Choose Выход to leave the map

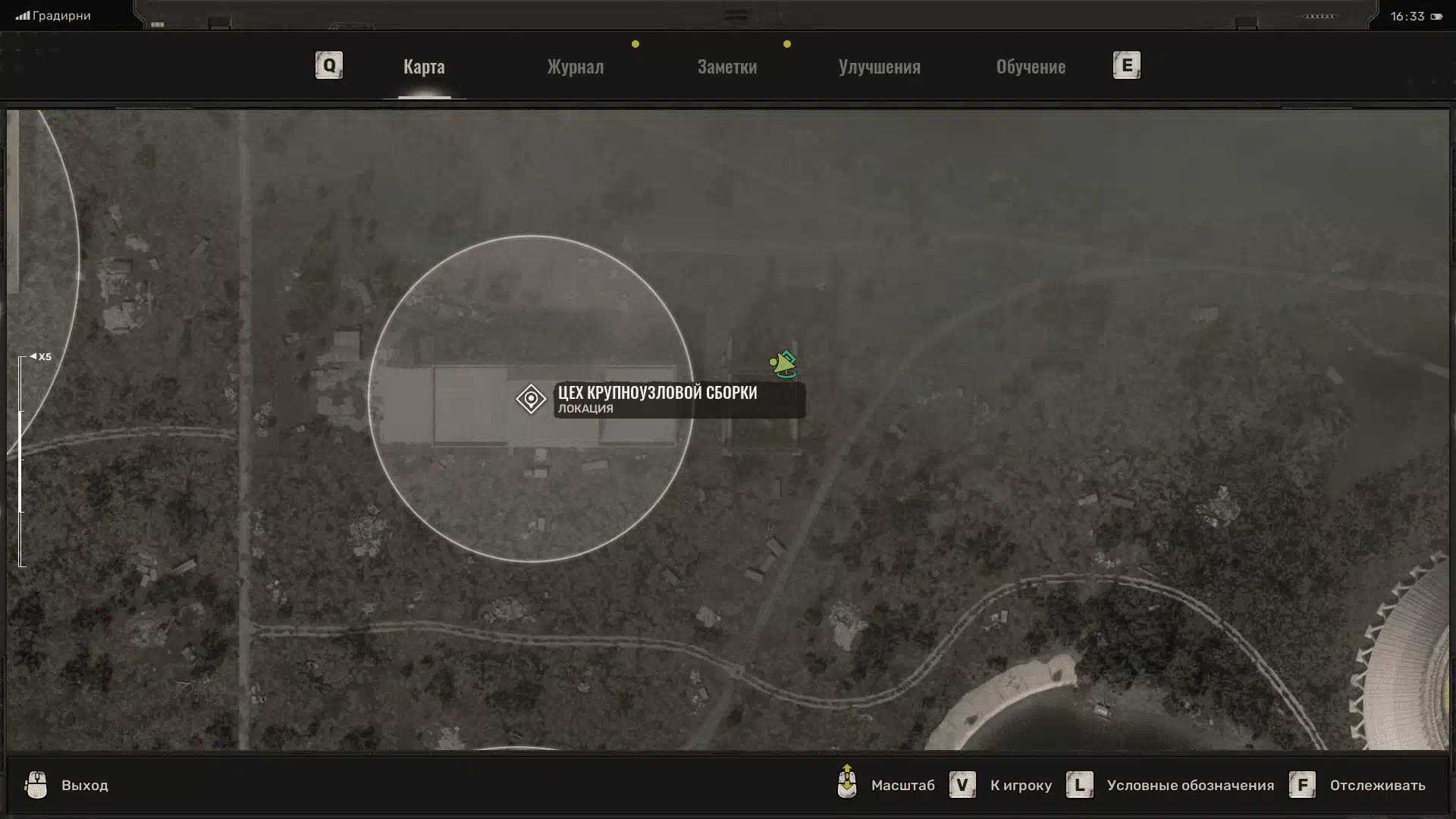click(x=67, y=785)
